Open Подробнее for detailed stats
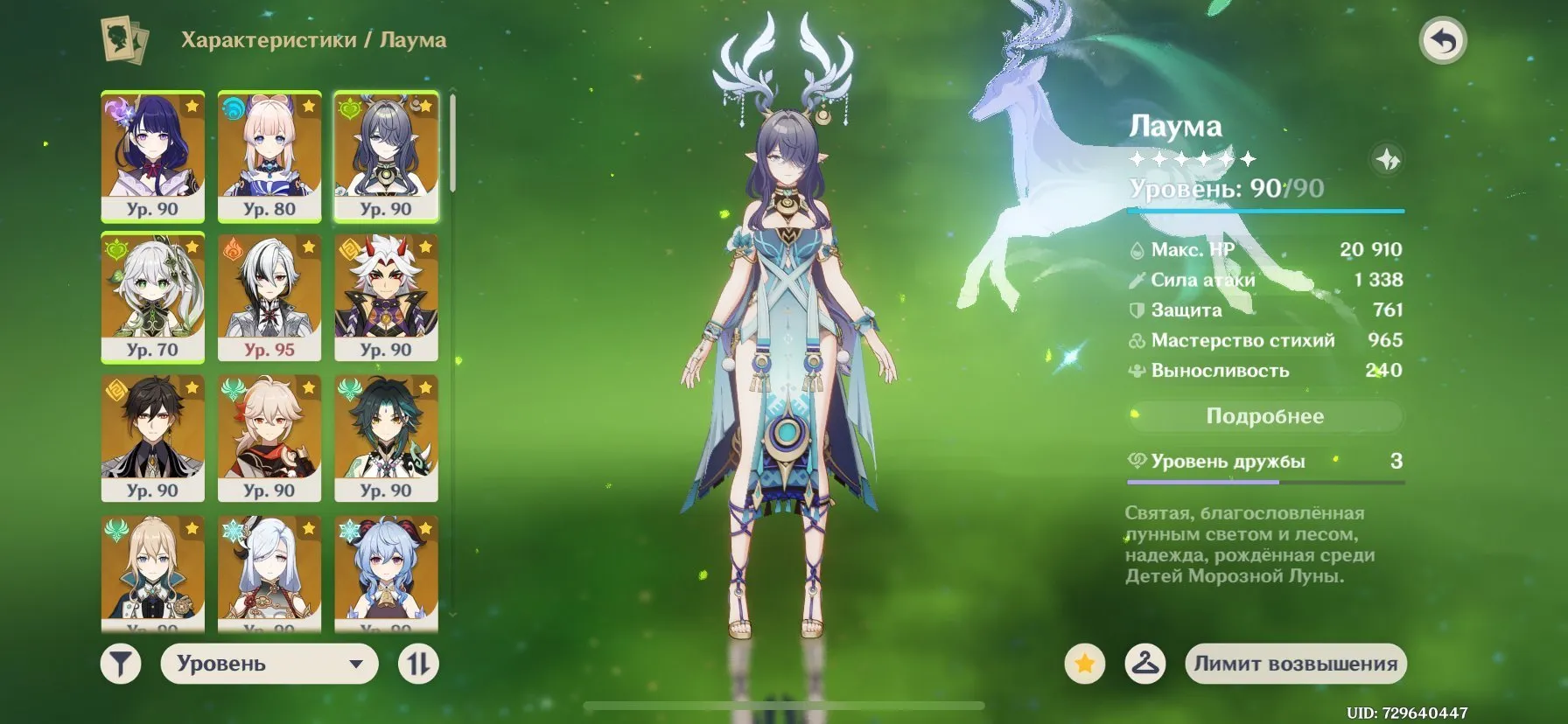Screen dimensions: 1568x724 [1267, 416]
